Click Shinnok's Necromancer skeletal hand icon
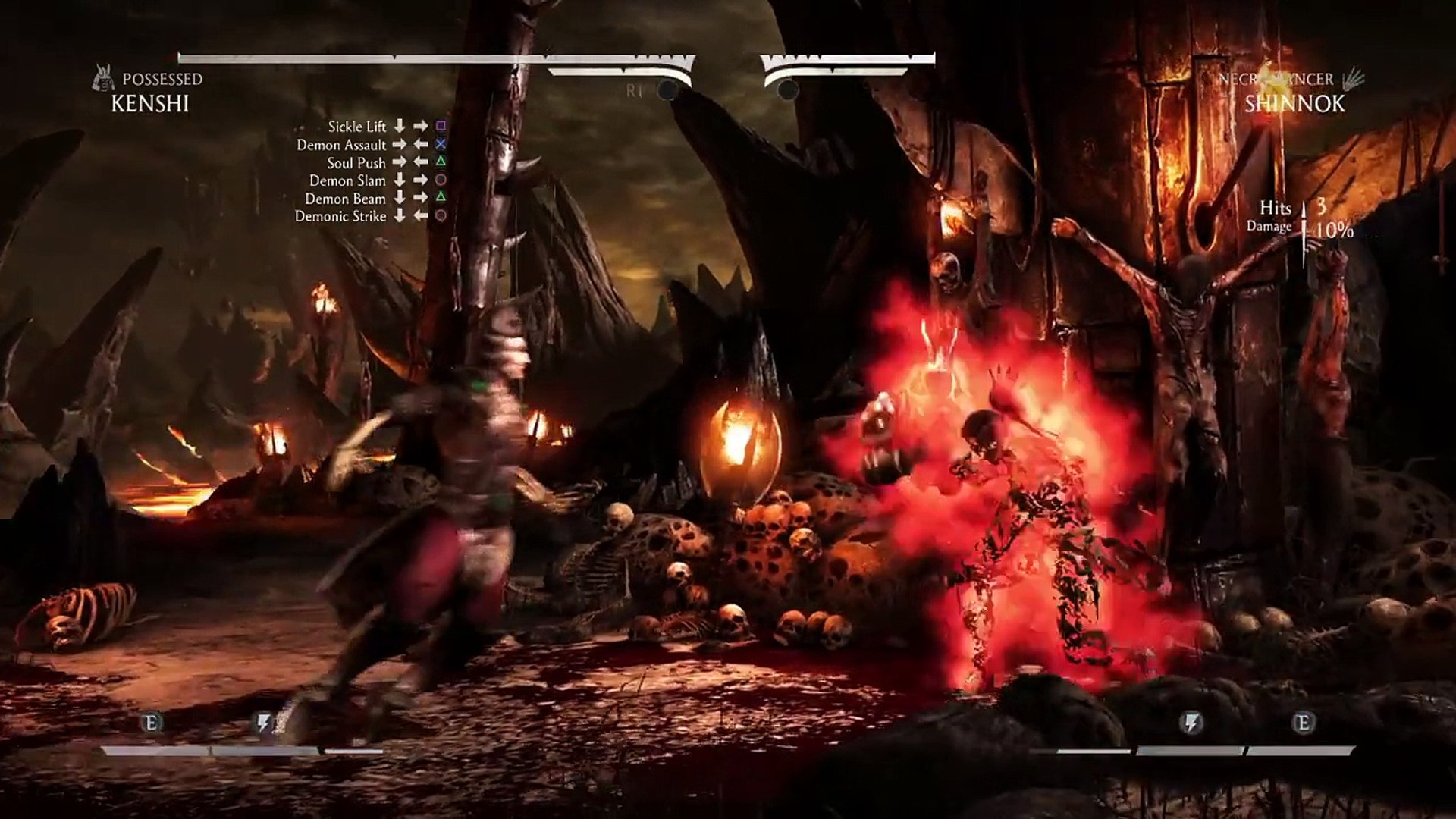The width and height of the screenshot is (1456, 819). point(1352,79)
